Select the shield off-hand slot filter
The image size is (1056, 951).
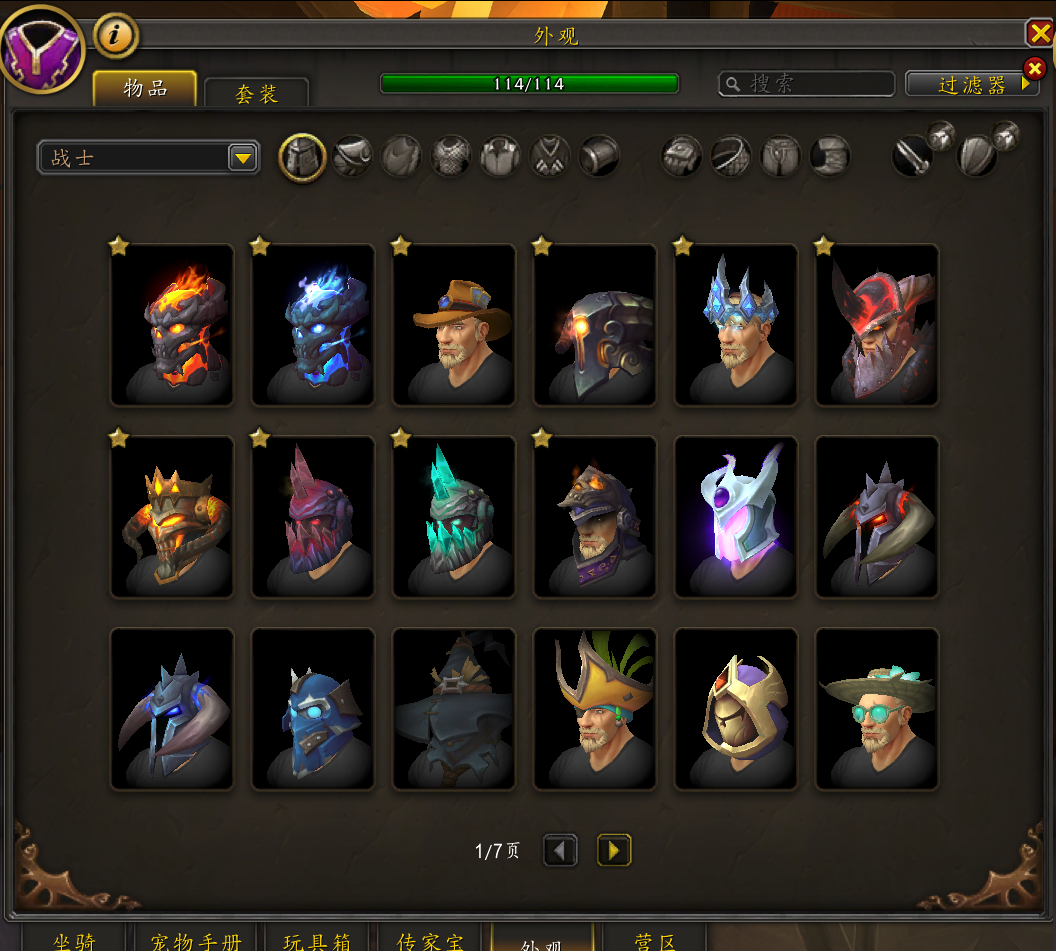click(976, 157)
